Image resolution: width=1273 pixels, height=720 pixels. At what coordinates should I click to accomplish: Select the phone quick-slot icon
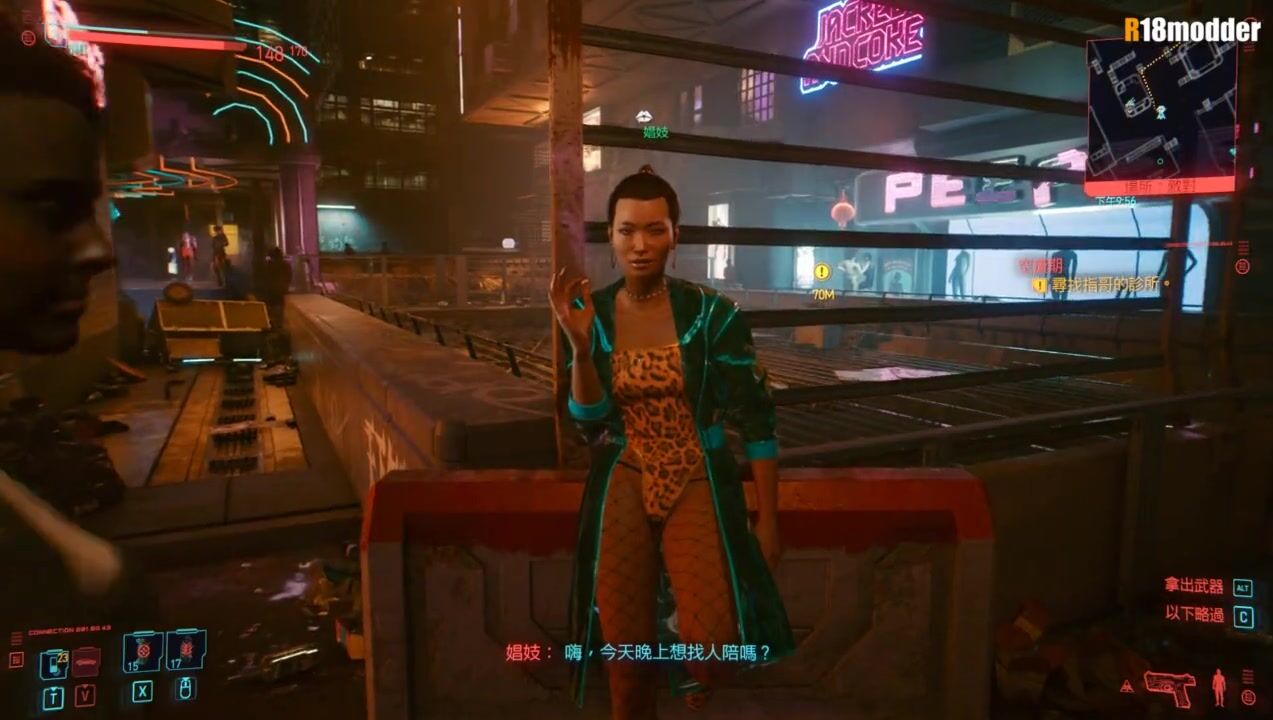pos(53,663)
